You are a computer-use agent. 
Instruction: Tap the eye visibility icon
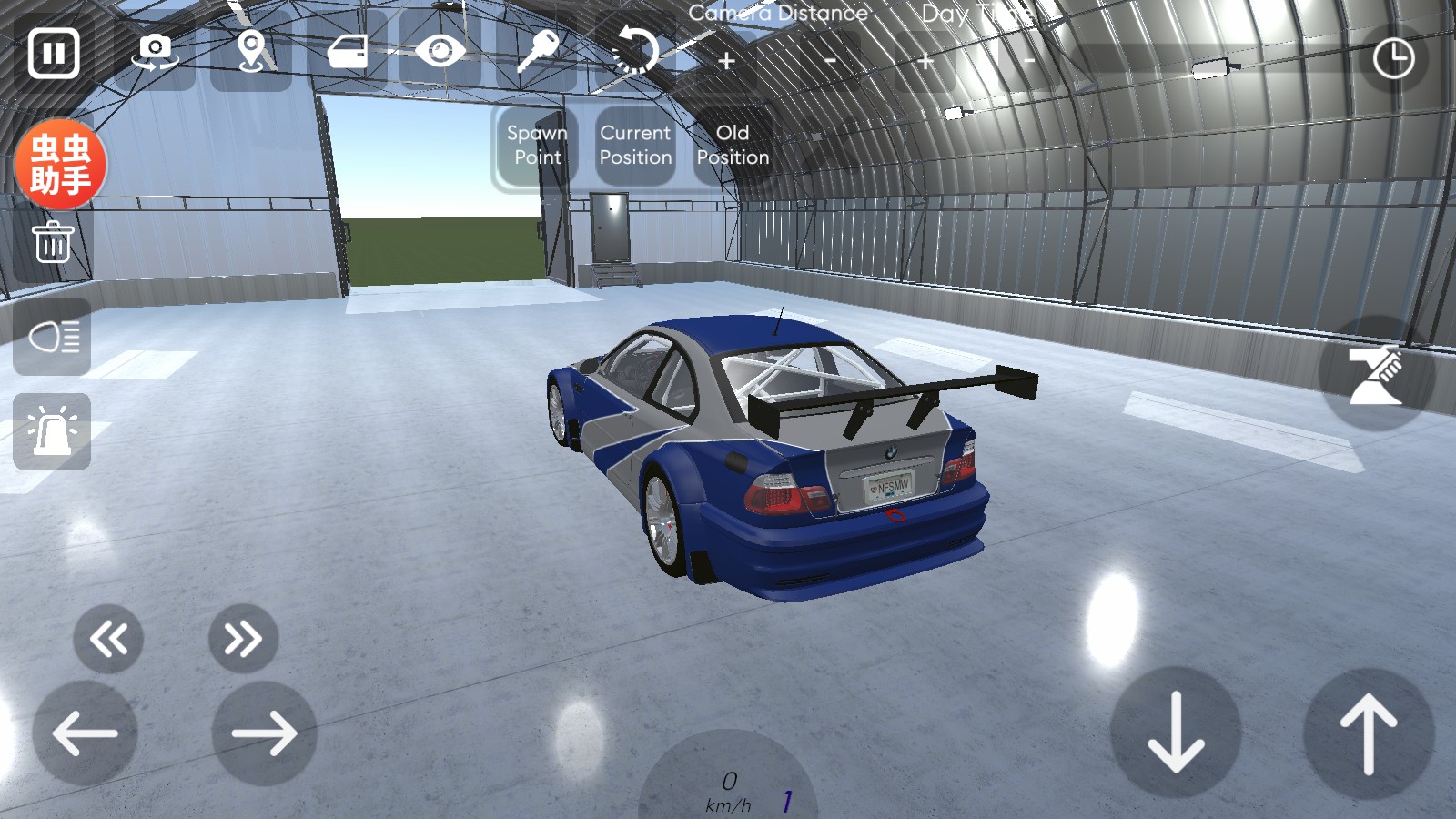tap(440, 51)
